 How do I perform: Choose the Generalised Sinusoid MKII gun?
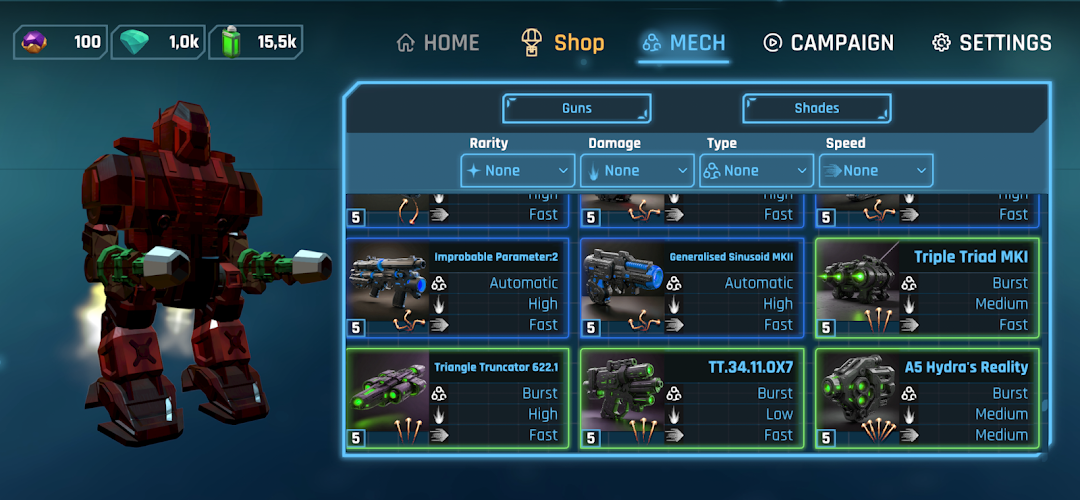pyautogui.click(x=692, y=288)
